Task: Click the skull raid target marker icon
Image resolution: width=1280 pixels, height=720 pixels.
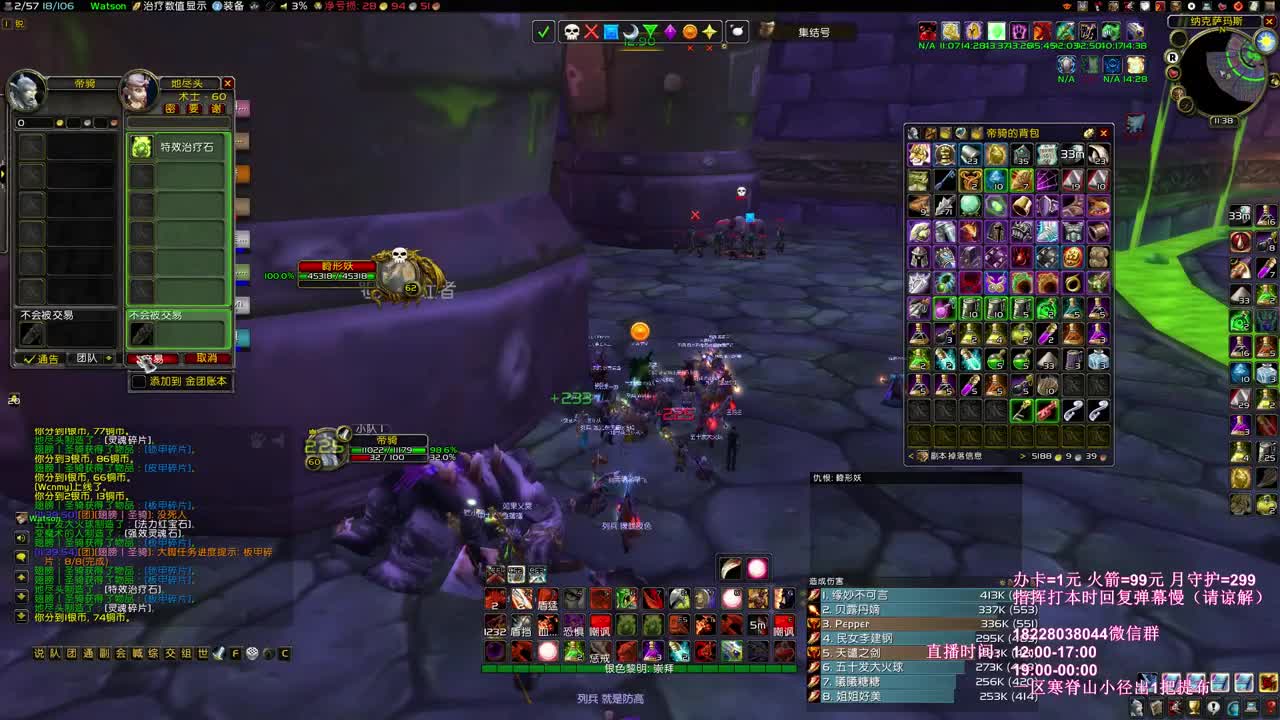Action: click(x=571, y=33)
